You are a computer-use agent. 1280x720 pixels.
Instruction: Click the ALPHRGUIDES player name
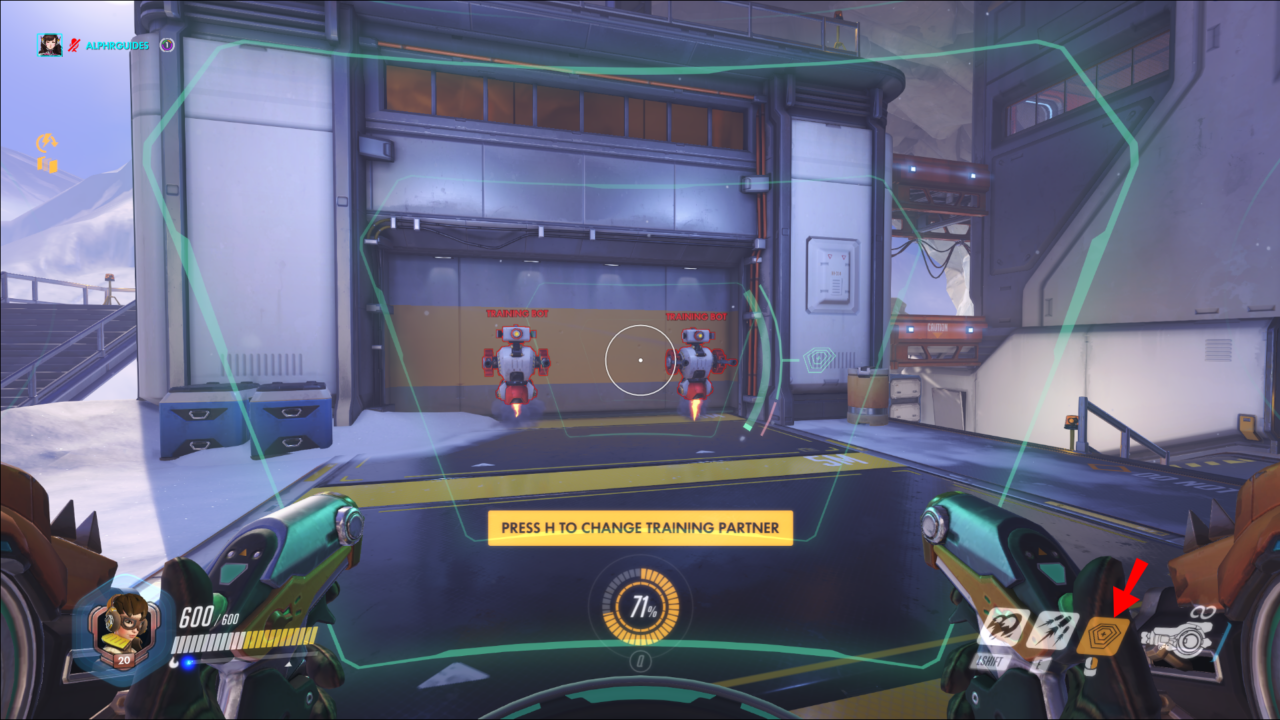(117, 45)
